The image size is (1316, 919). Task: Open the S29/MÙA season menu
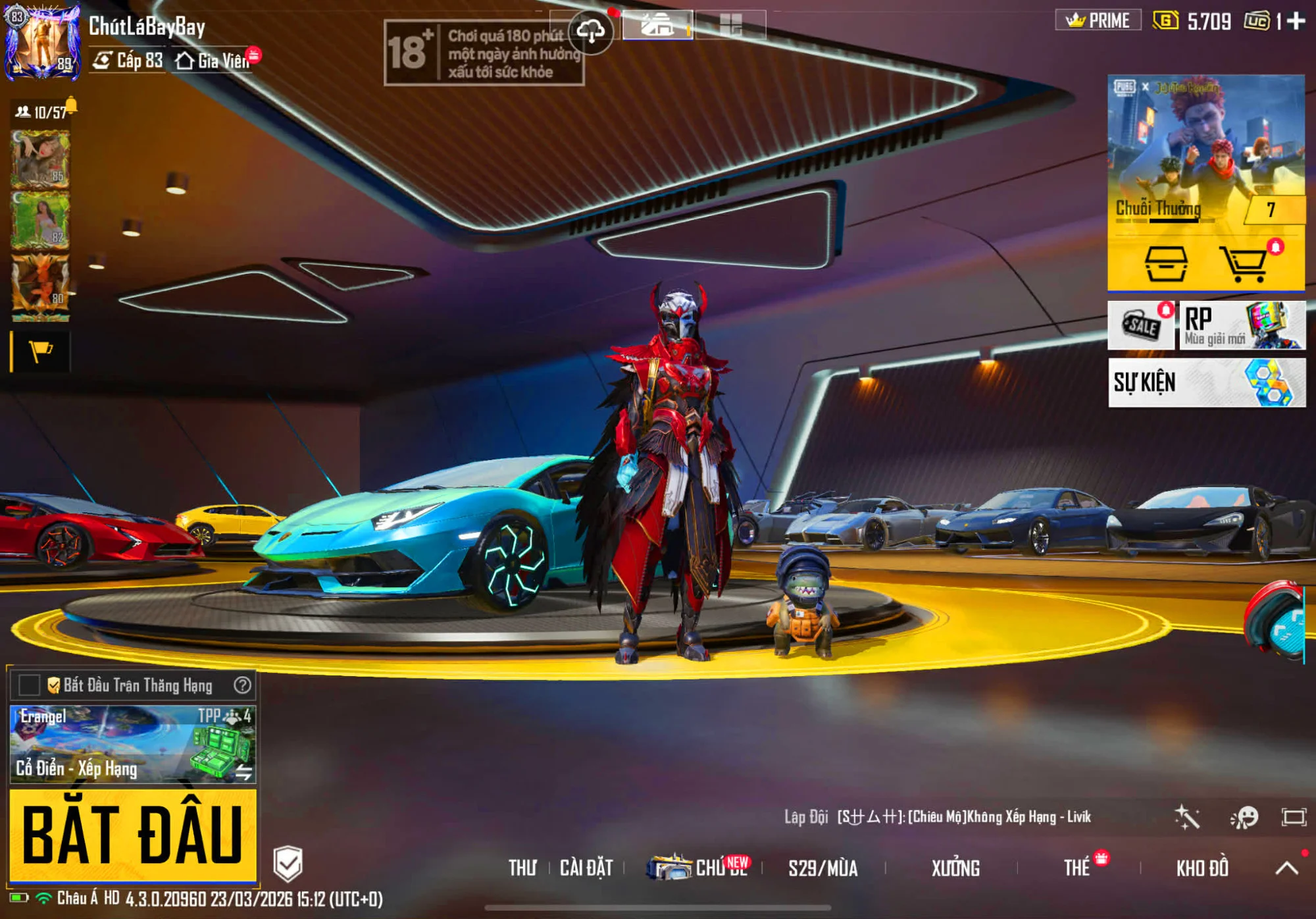pos(822,868)
